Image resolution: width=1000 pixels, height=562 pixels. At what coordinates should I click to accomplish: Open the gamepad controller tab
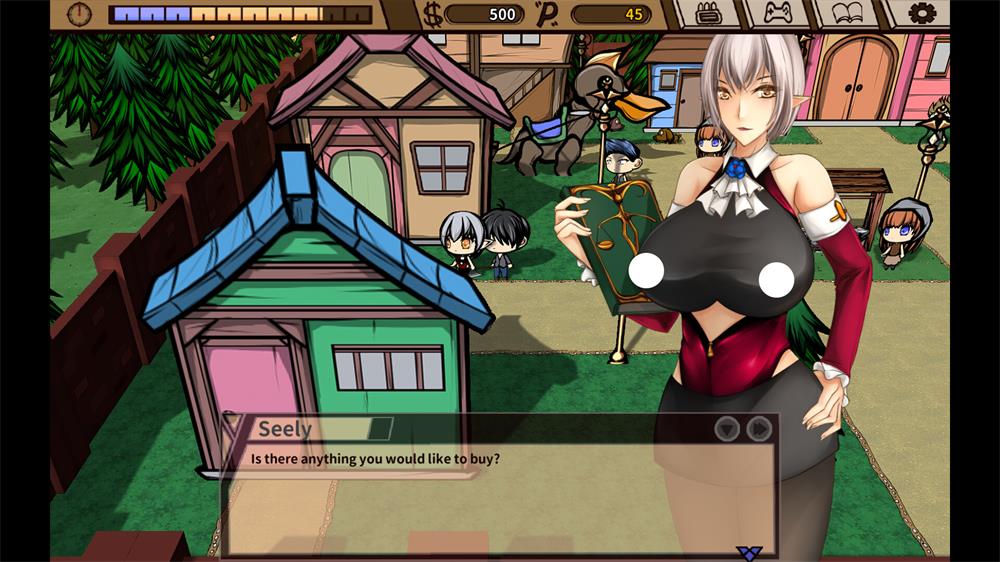pos(777,14)
